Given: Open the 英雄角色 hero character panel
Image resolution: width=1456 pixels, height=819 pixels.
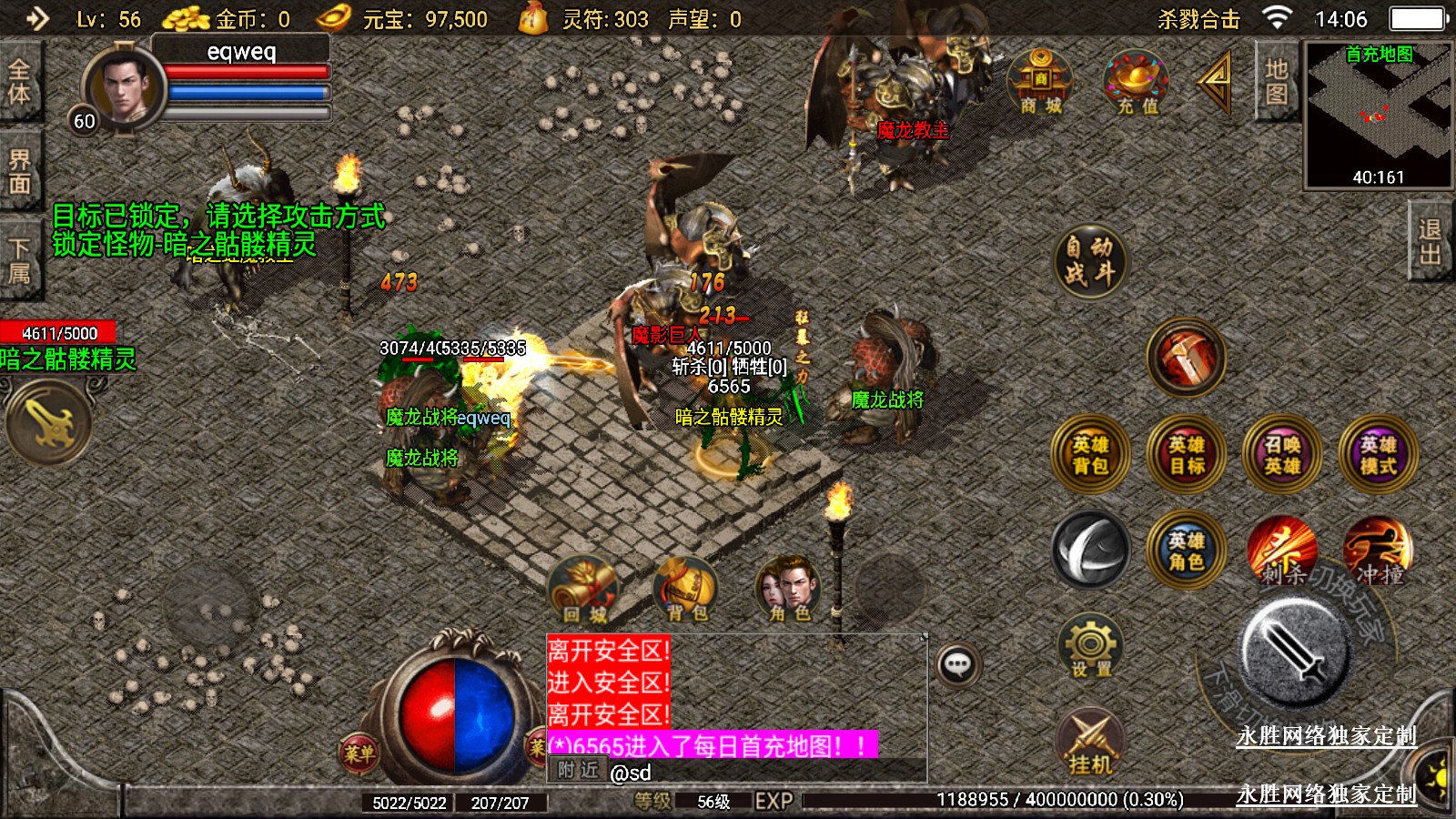Looking at the screenshot, I should tap(1187, 551).
